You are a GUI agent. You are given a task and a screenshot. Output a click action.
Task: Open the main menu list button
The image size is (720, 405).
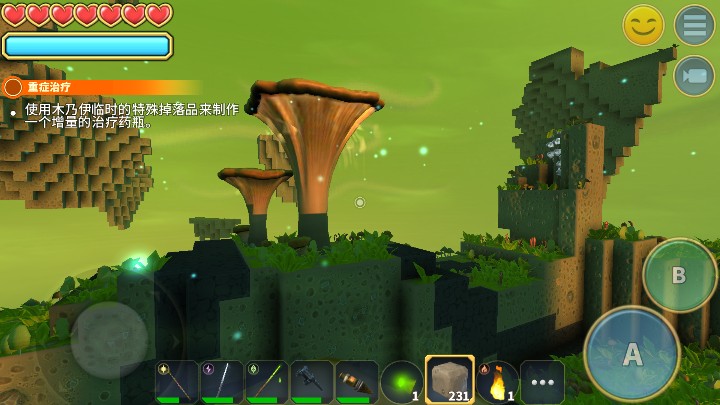click(x=693, y=25)
